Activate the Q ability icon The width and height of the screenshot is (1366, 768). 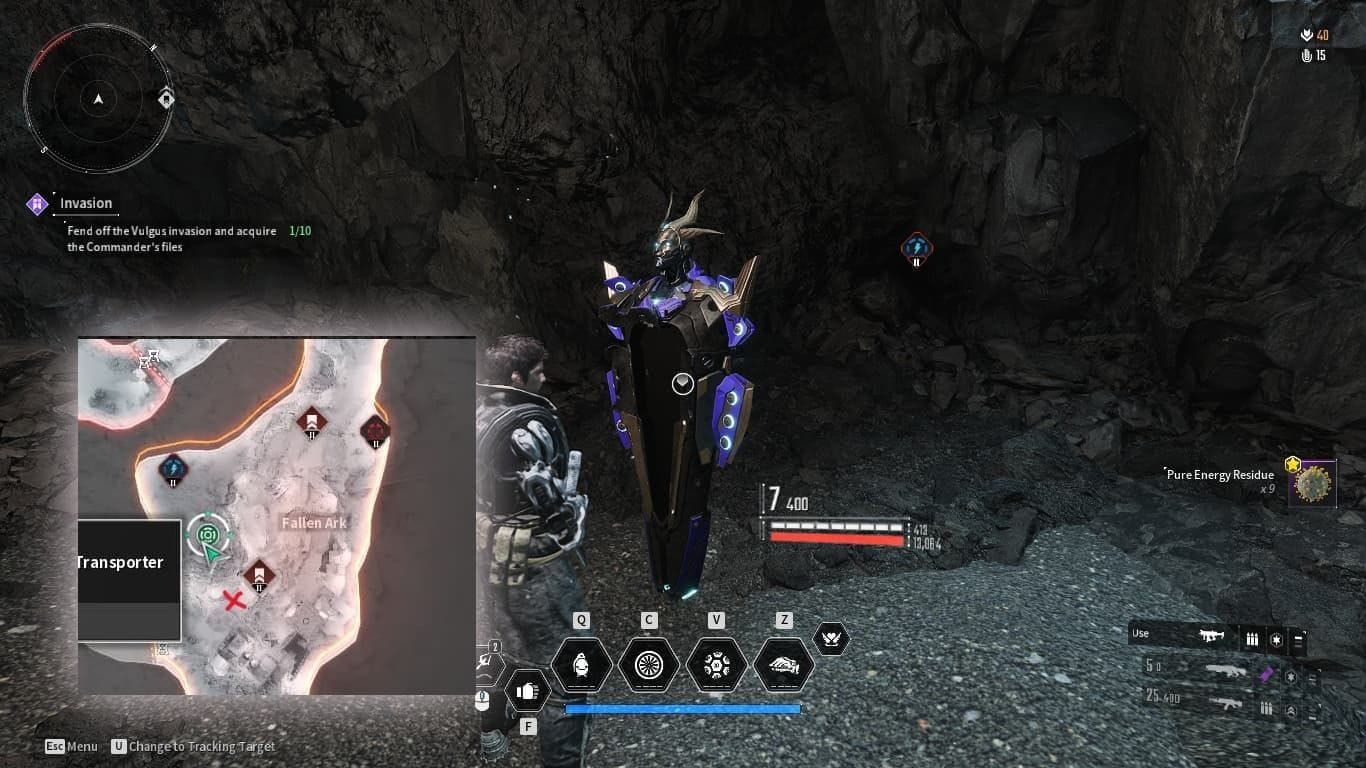[x=581, y=663]
